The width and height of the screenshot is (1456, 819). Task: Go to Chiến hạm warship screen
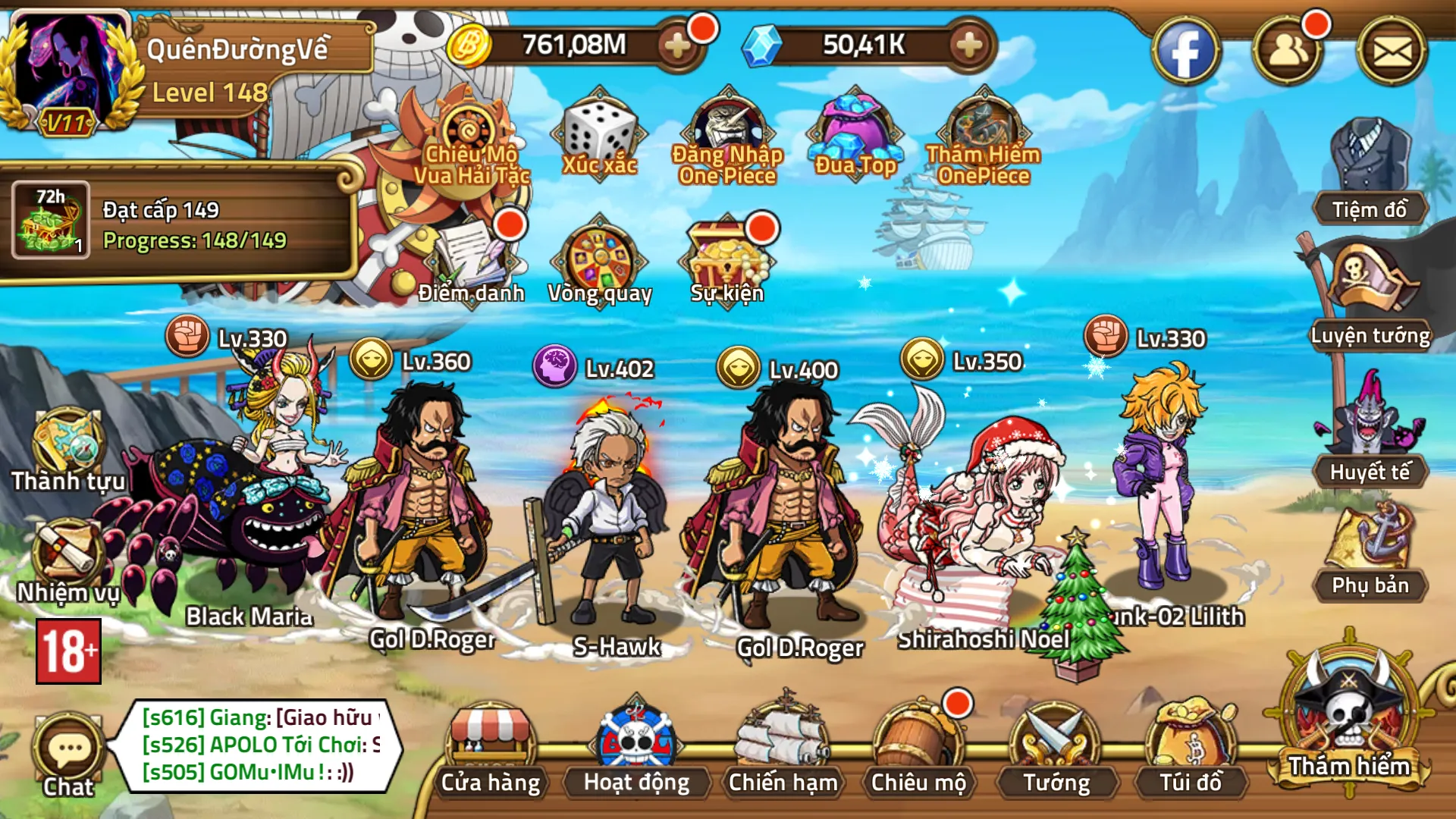click(783, 747)
